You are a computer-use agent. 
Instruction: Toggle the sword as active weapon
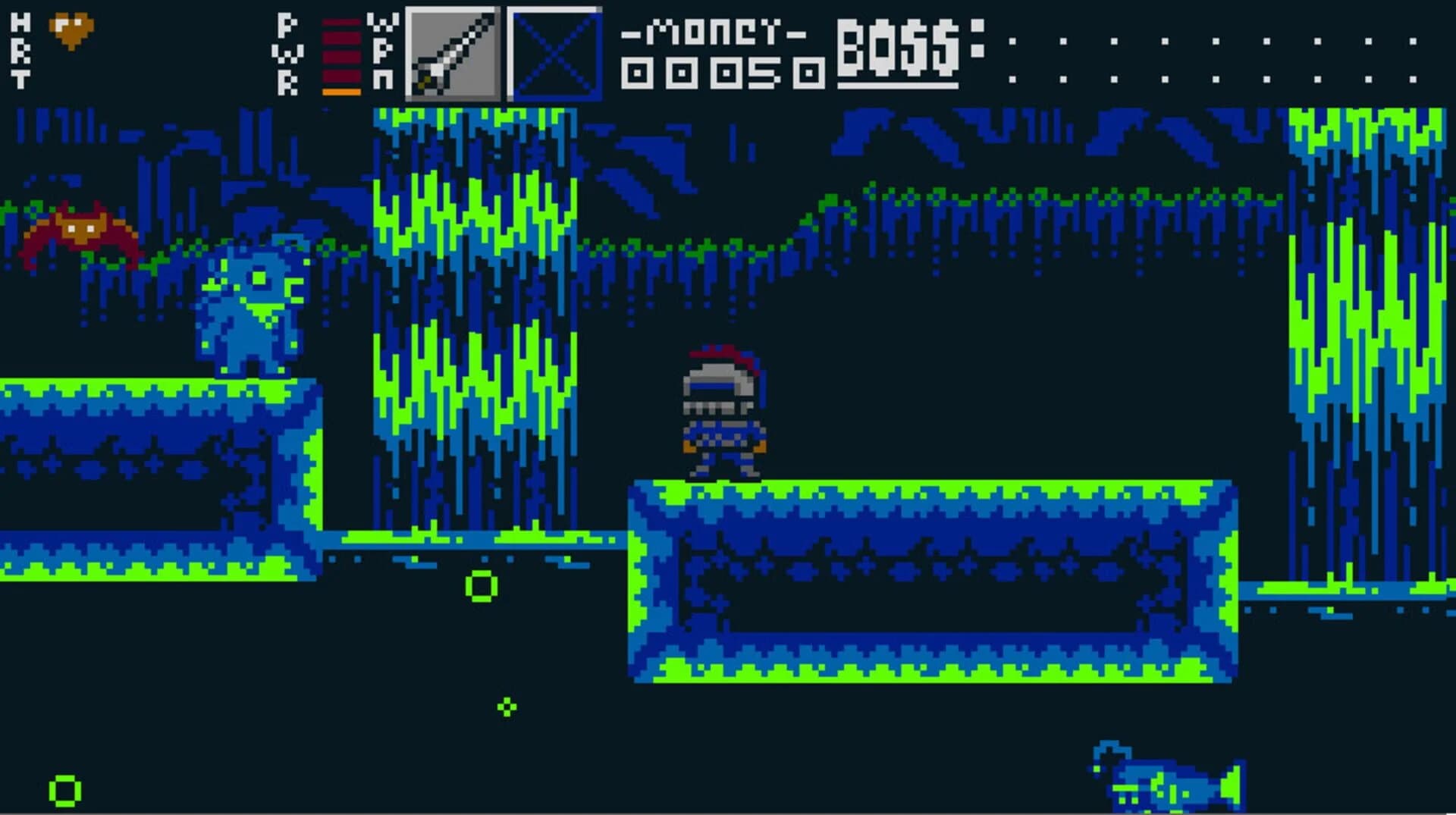click(x=451, y=53)
